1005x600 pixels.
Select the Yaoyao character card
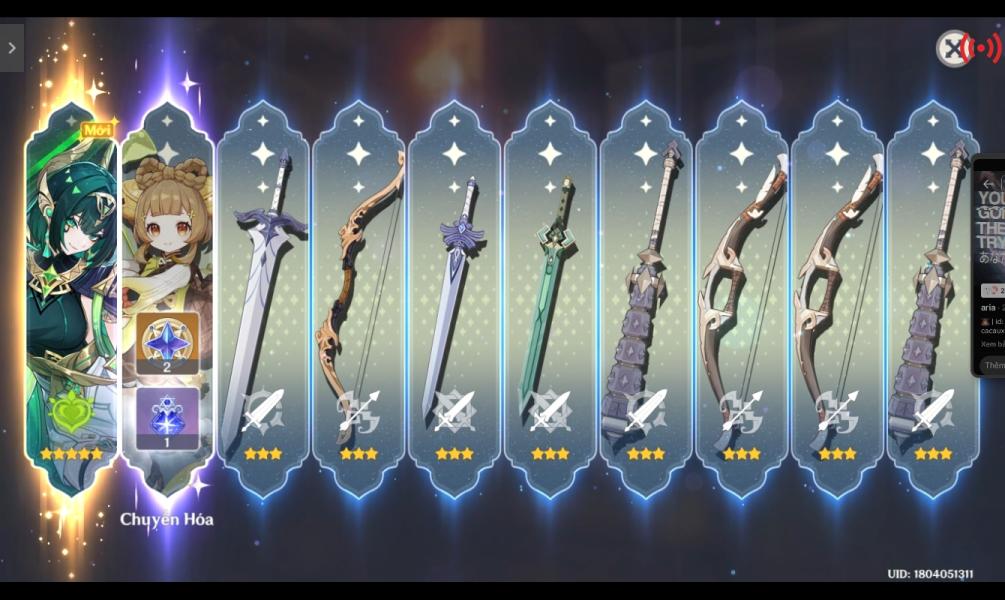coord(168,300)
